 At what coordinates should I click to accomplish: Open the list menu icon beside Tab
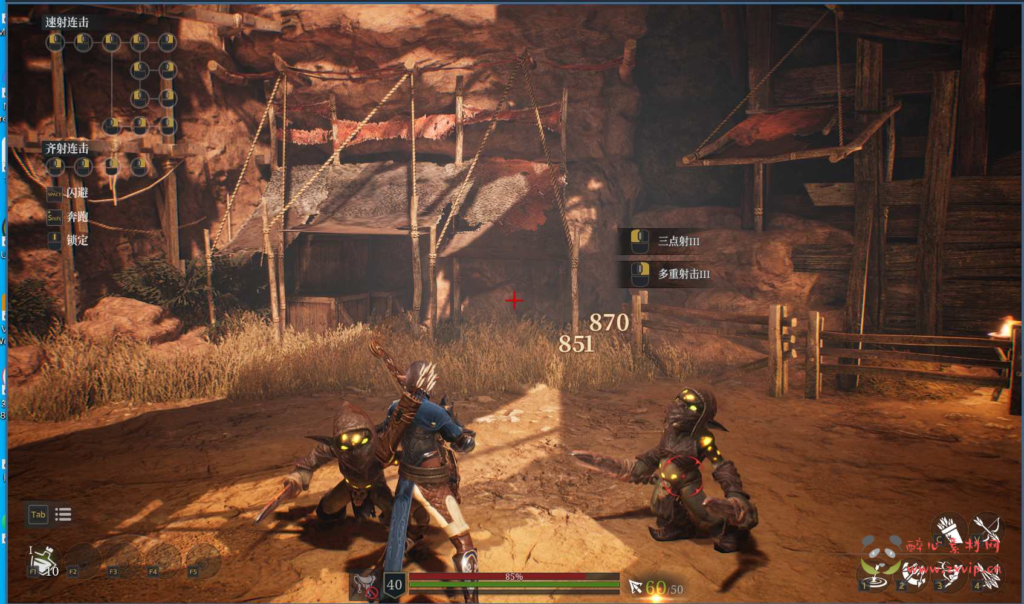(x=63, y=515)
